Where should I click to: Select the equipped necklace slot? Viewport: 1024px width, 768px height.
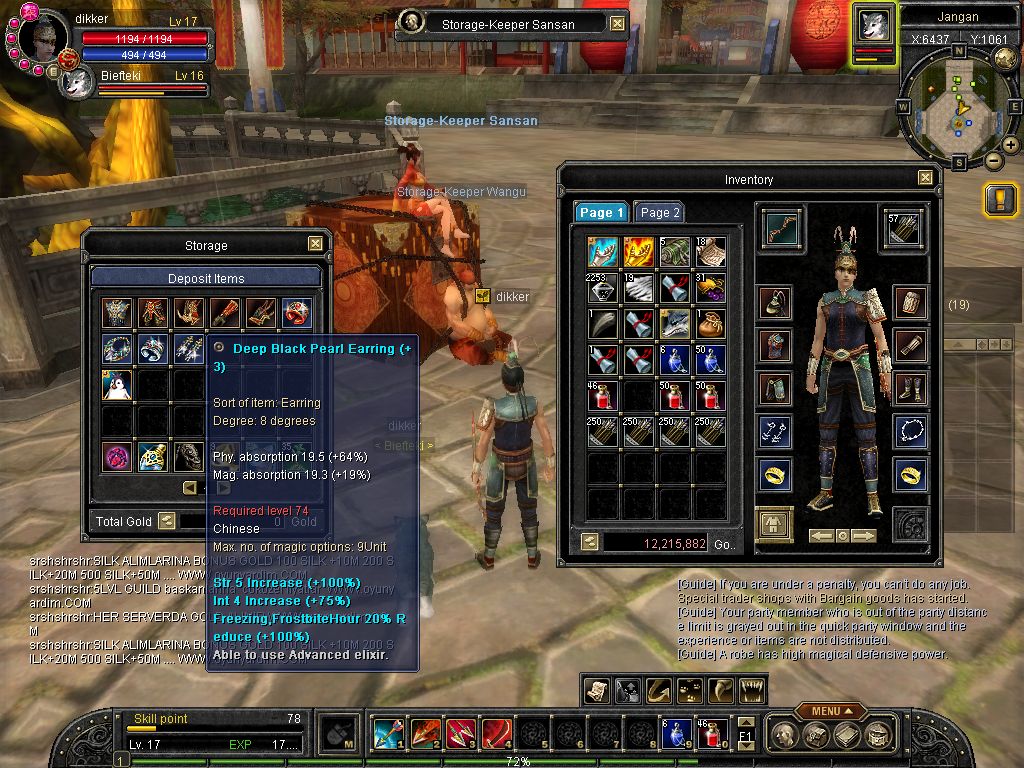click(910, 431)
